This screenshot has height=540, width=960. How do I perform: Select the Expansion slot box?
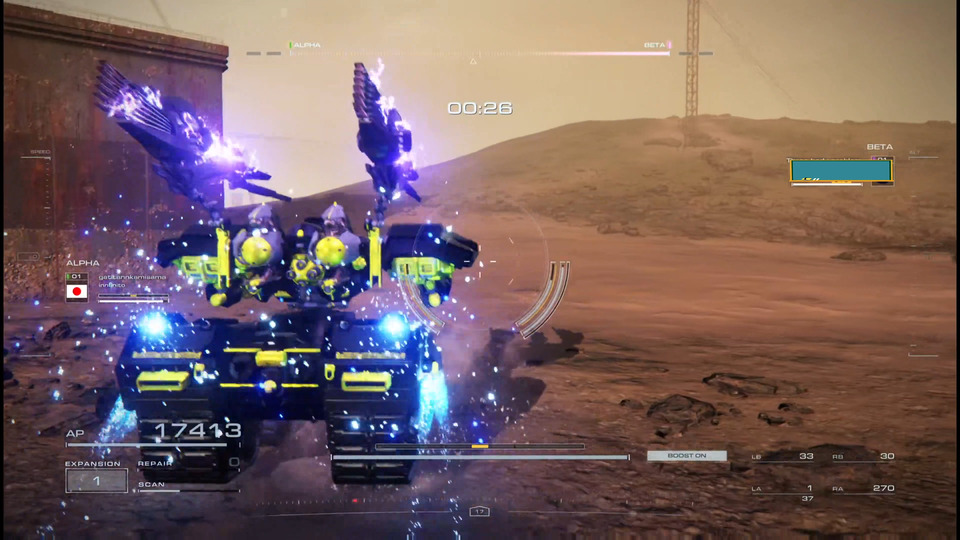[97, 480]
